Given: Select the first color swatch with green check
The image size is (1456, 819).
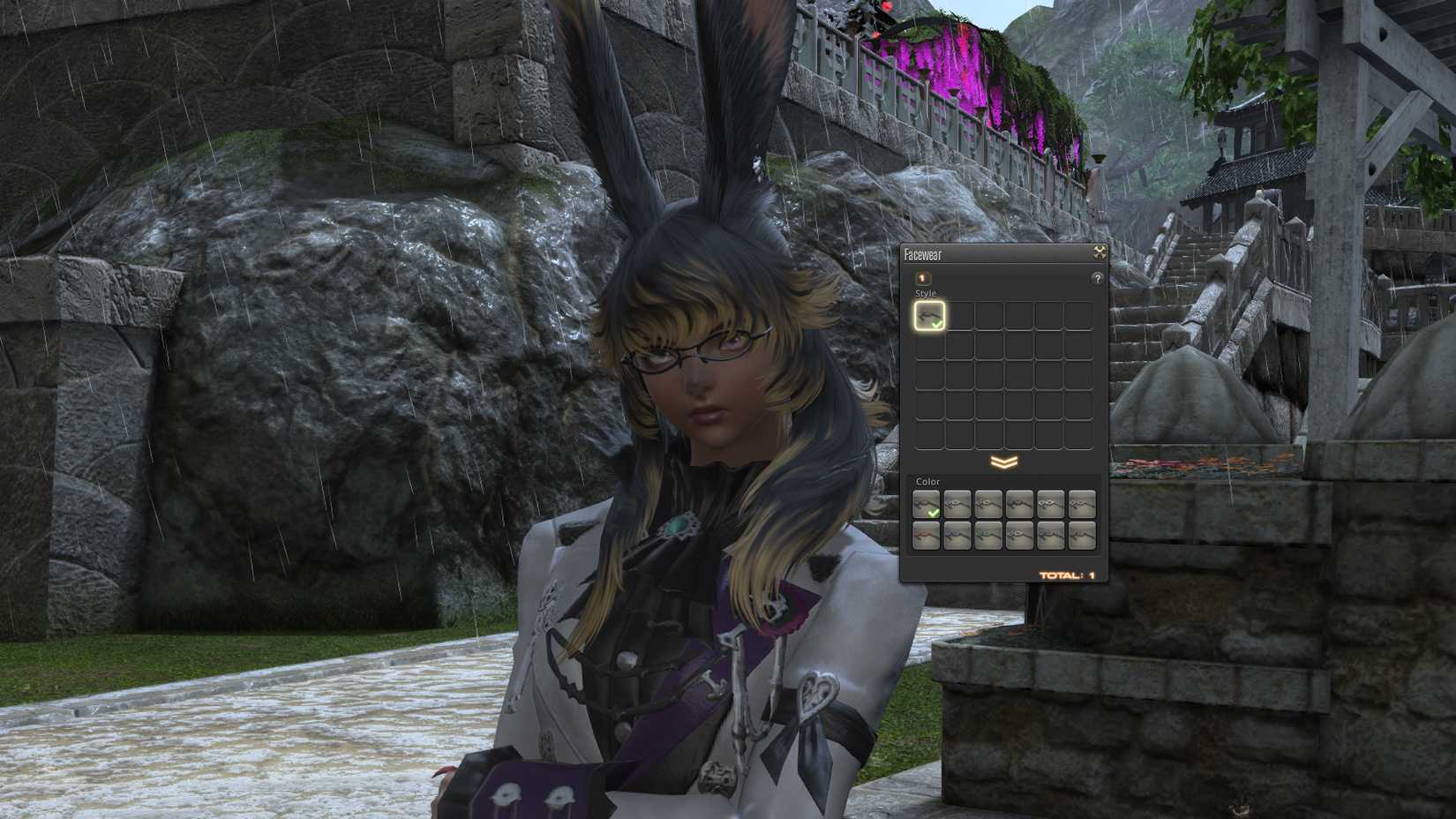Looking at the screenshot, I should pyautogui.click(x=927, y=504).
